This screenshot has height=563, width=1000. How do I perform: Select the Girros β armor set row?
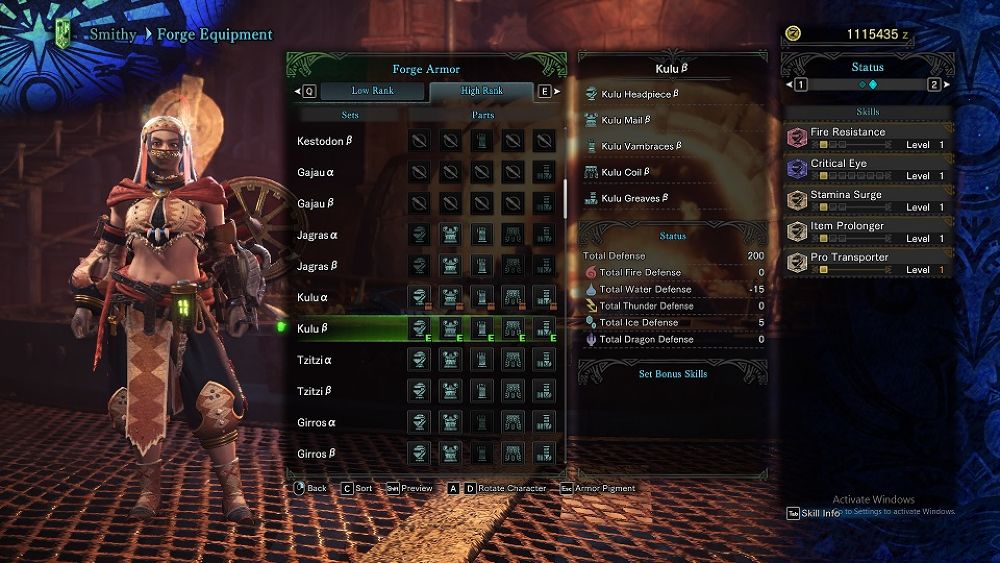pyautogui.click(x=317, y=454)
